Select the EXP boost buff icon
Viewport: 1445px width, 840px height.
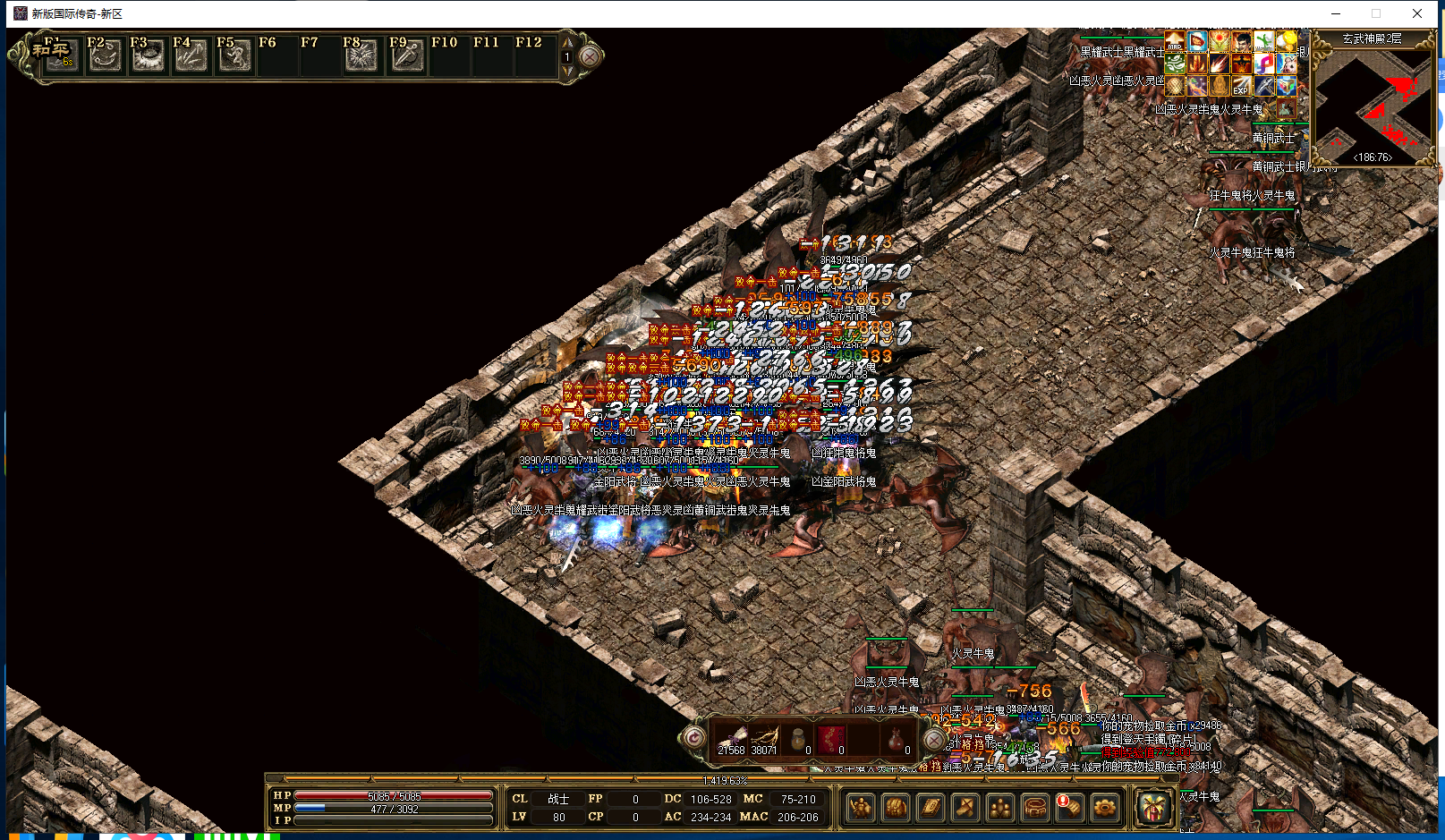(1241, 87)
